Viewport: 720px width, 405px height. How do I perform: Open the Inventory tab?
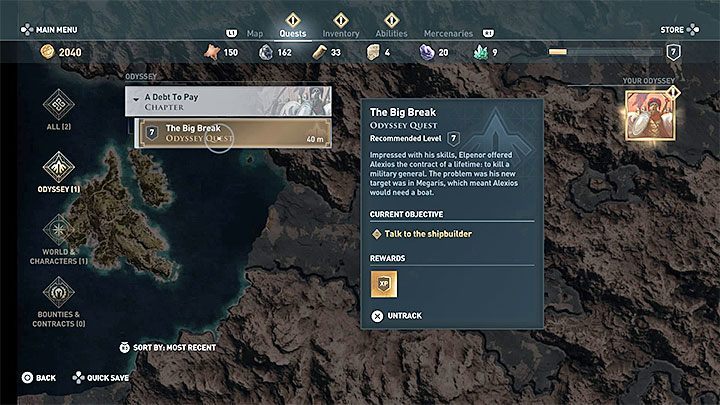click(339, 32)
